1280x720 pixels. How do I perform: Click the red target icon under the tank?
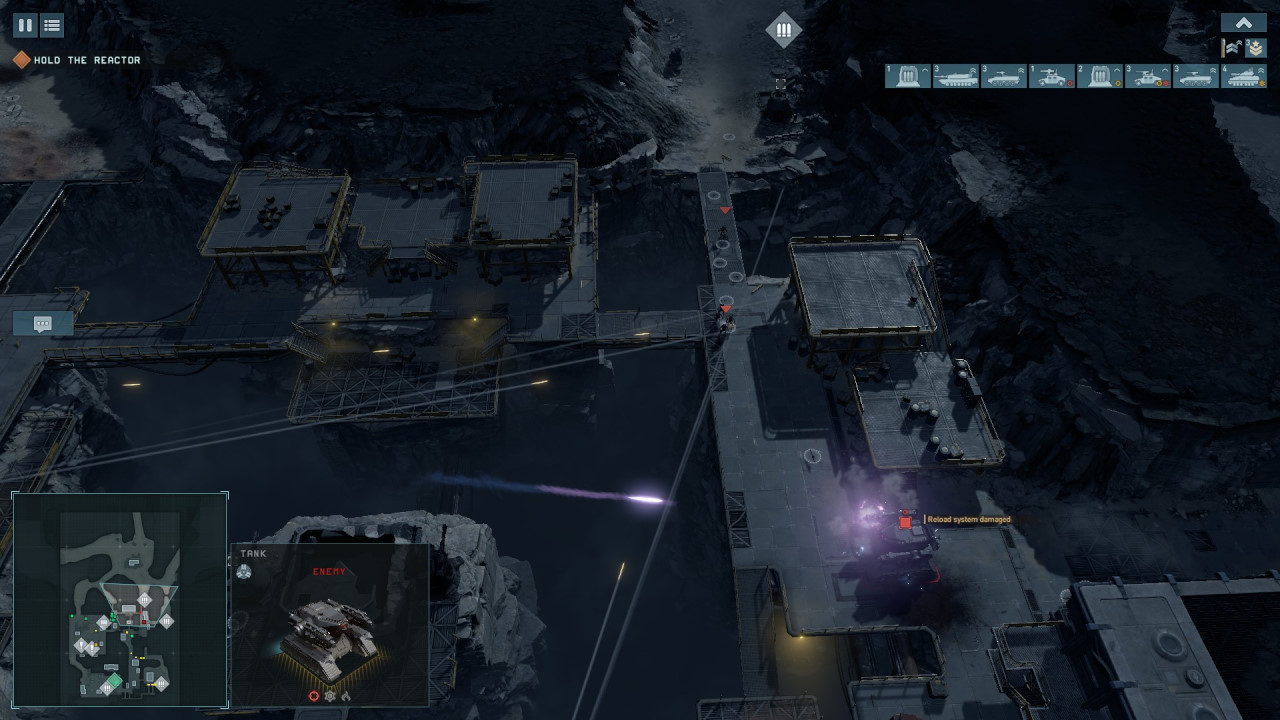[314, 695]
